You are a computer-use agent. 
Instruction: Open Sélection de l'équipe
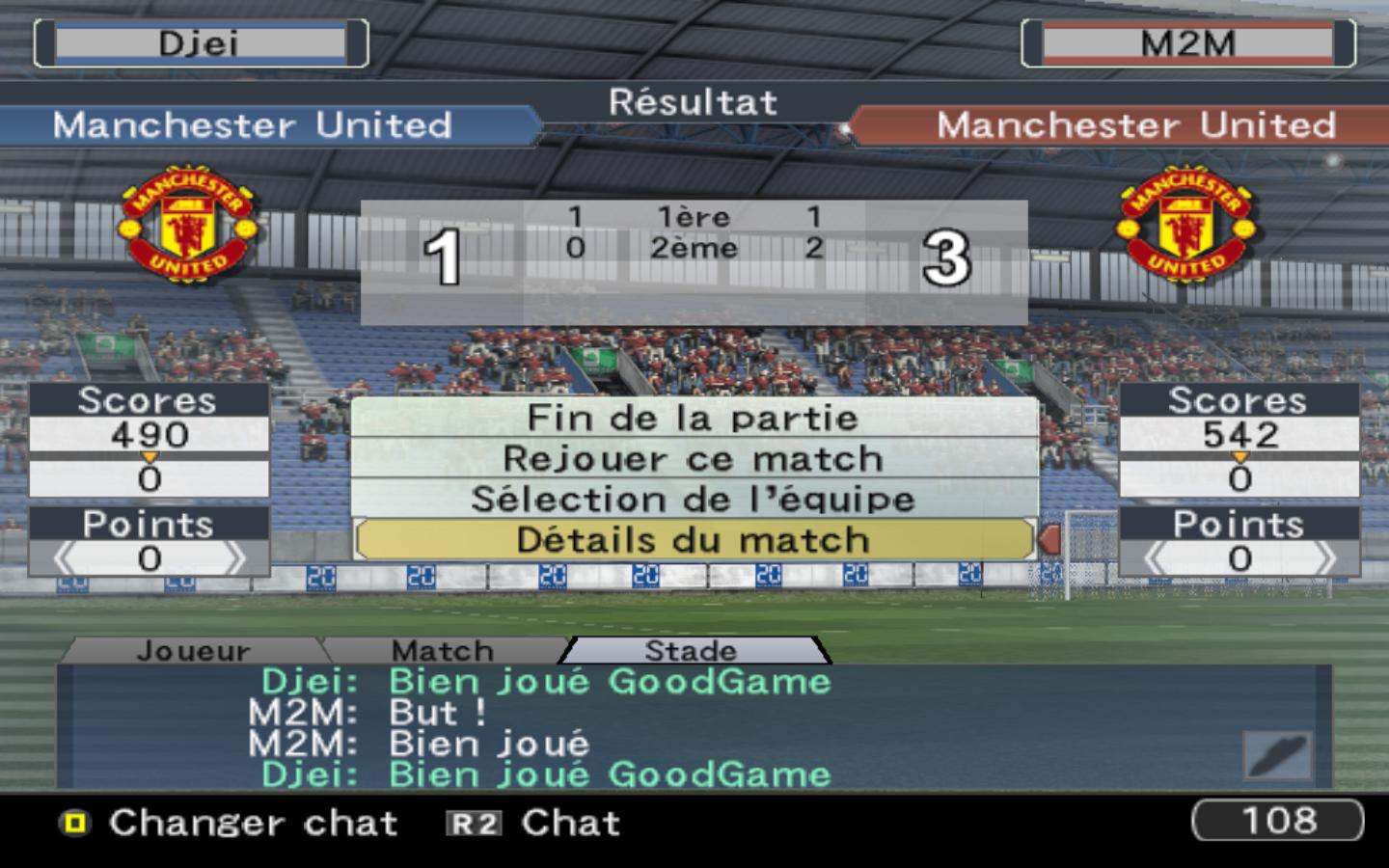tap(693, 499)
